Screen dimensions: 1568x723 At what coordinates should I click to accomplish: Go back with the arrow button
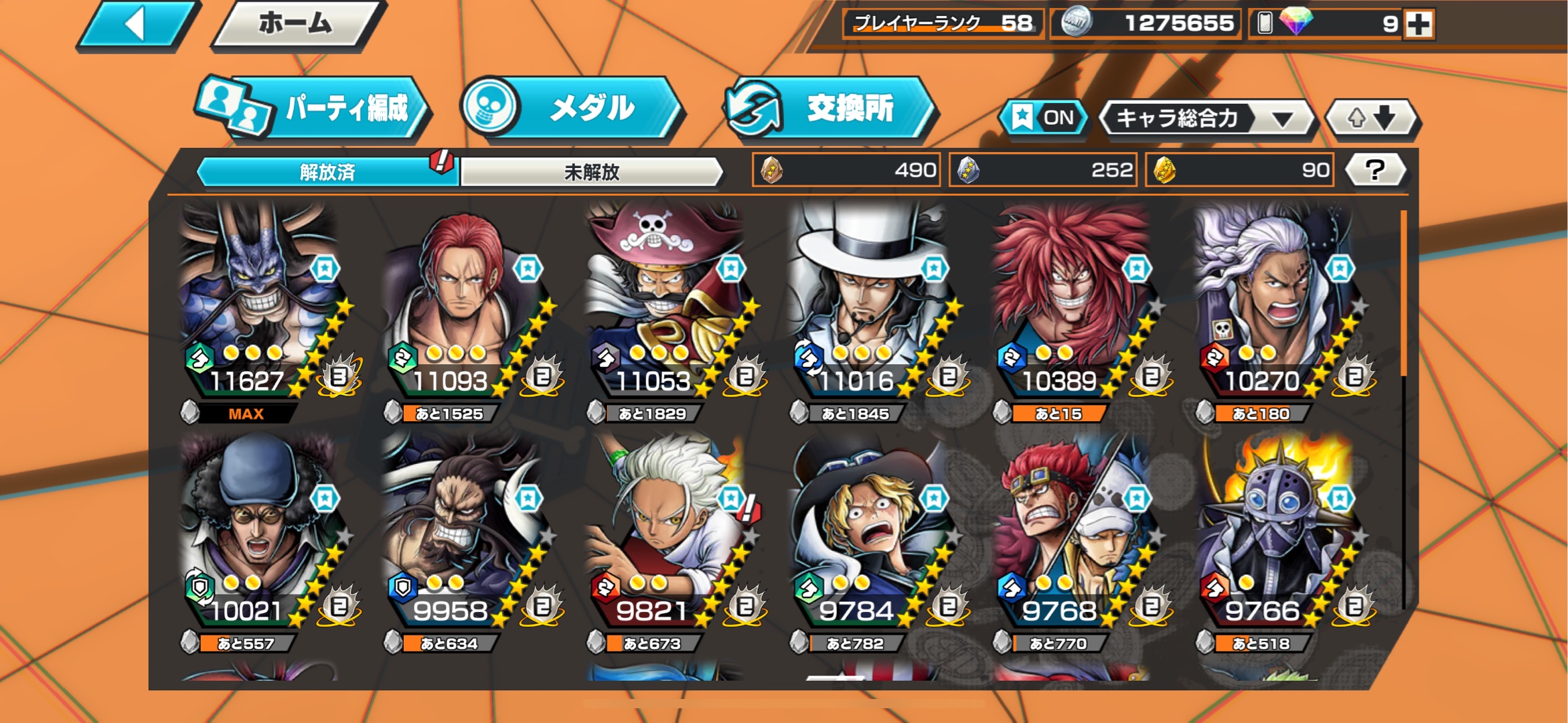(137, 25)
